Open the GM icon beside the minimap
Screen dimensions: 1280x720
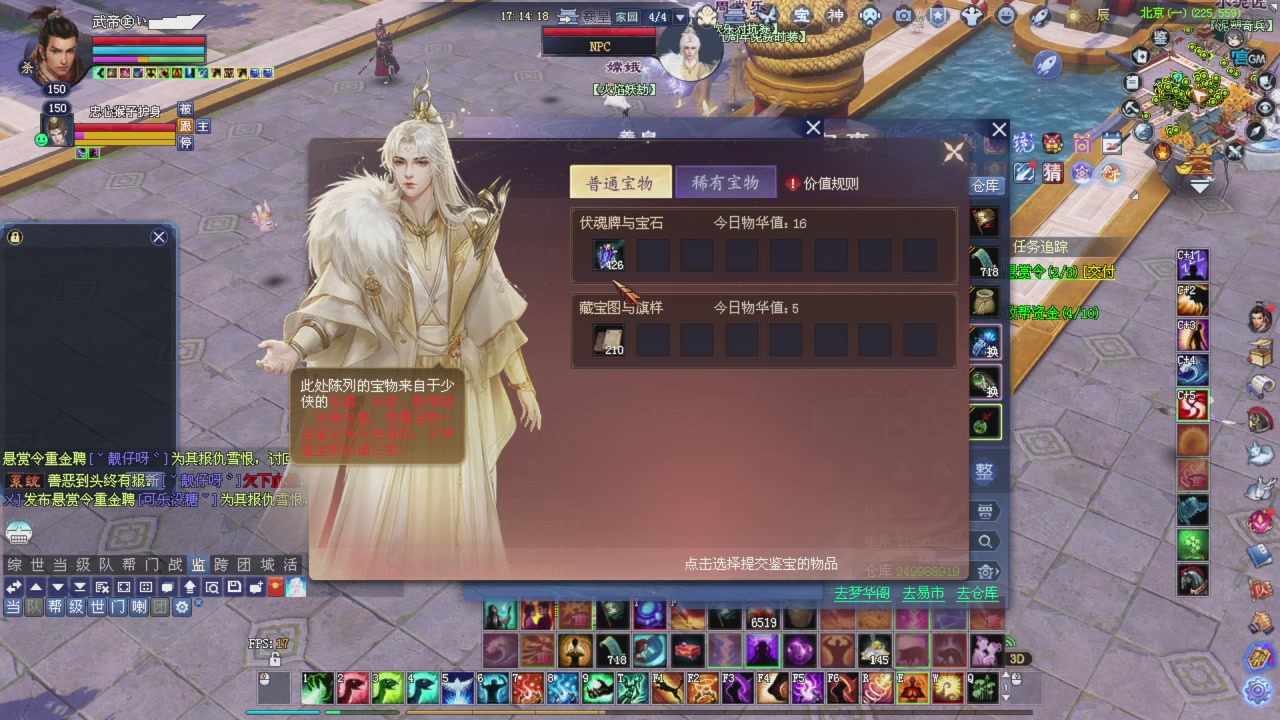coord(1257,59)
